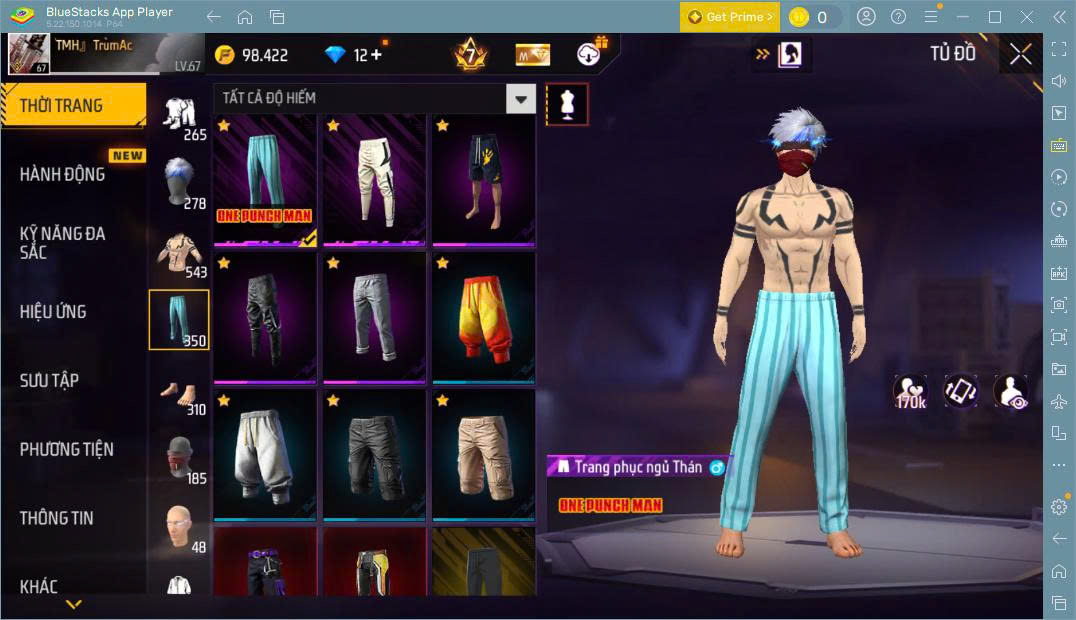Show the THÔNG TIN section
Image resolution: width=1076 pixels, height=620 pixels.
56,518
